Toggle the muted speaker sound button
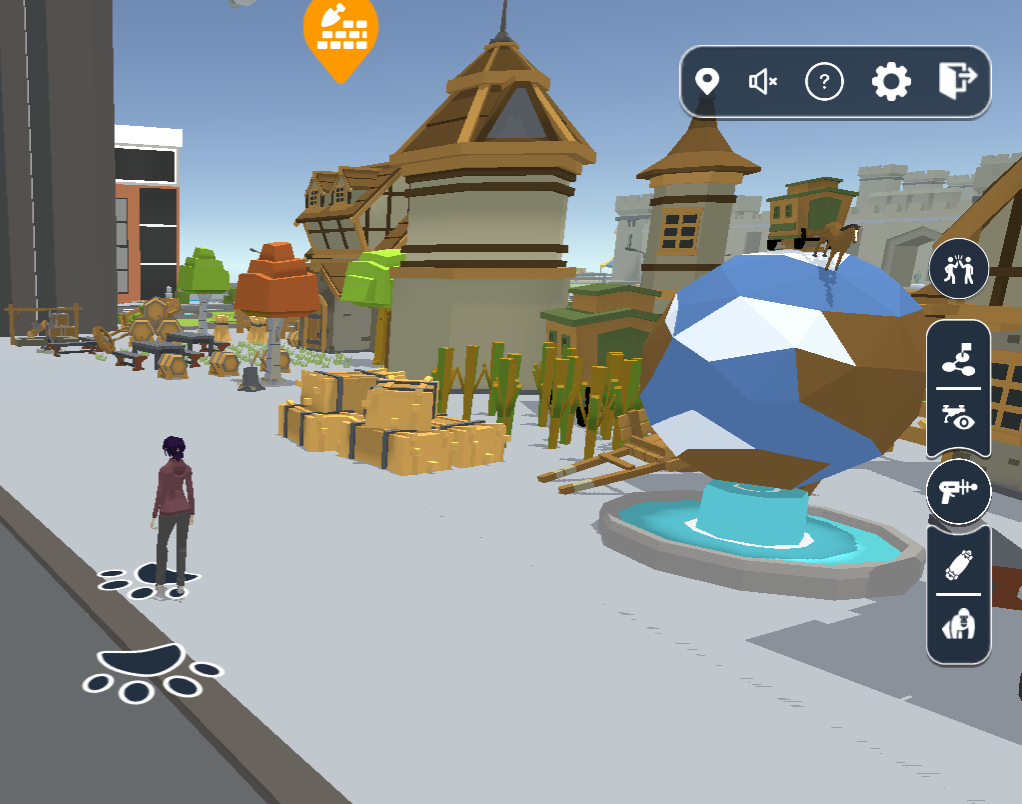The image size is (1022, 804). click(763, 82)
